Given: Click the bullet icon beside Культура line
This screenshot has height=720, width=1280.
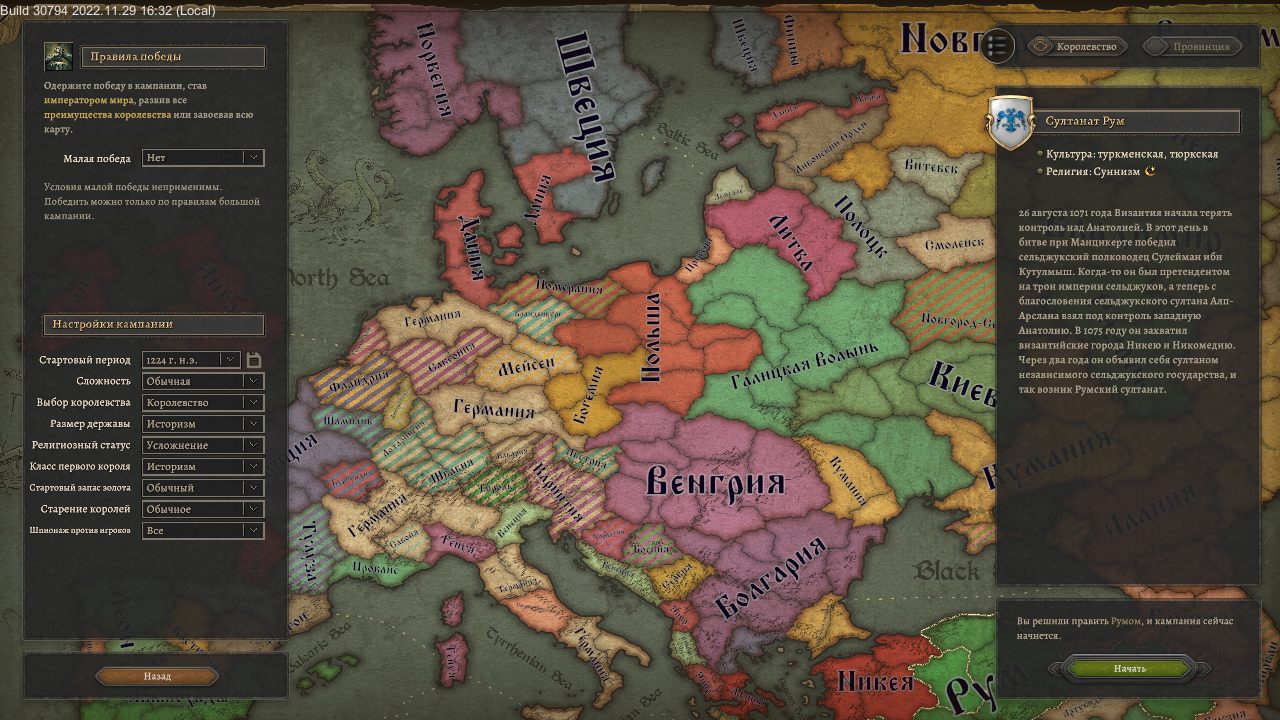Looking at the screenshot, I should [1038, 154].
